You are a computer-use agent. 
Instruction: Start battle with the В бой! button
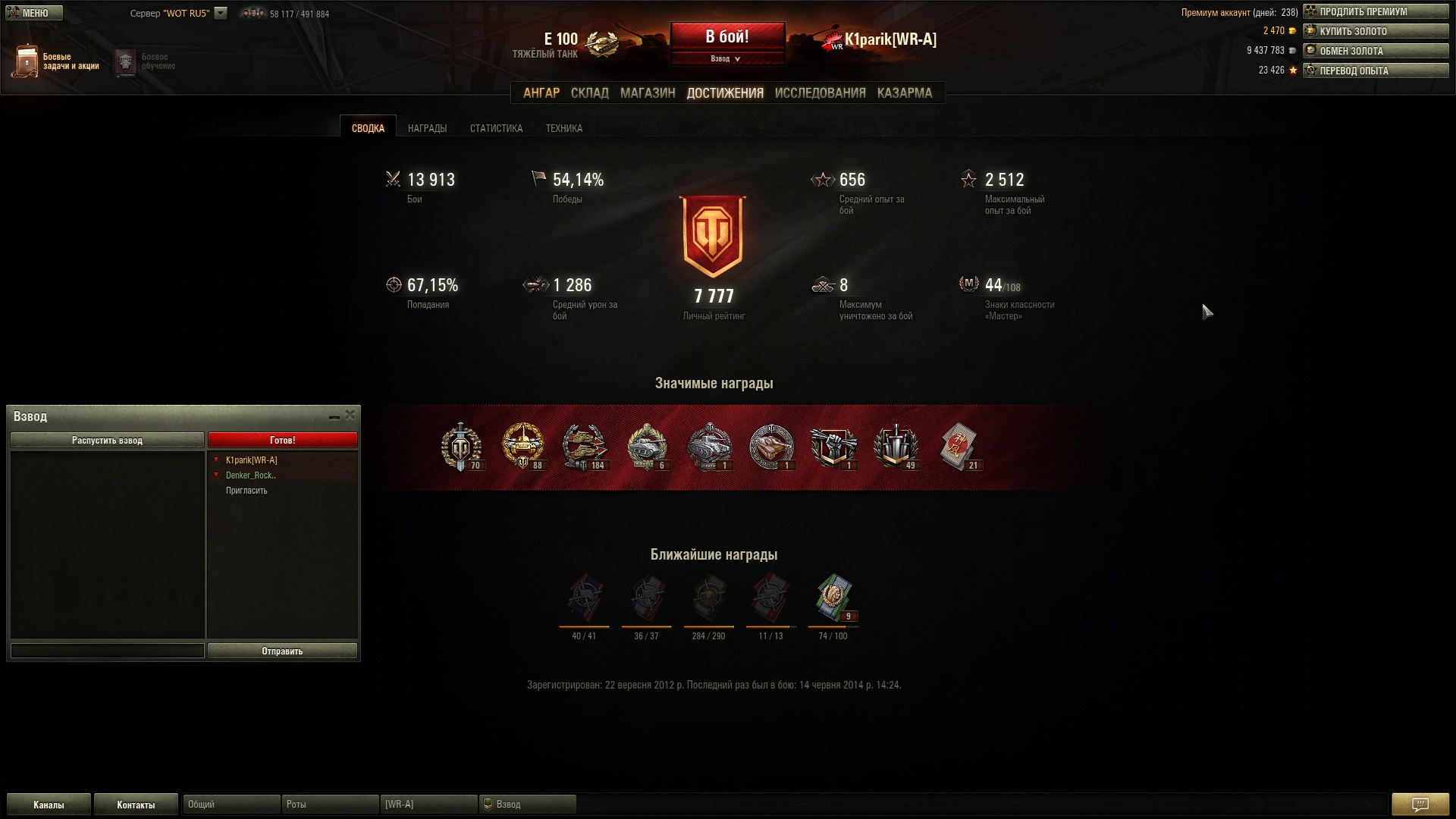[727, 37]
